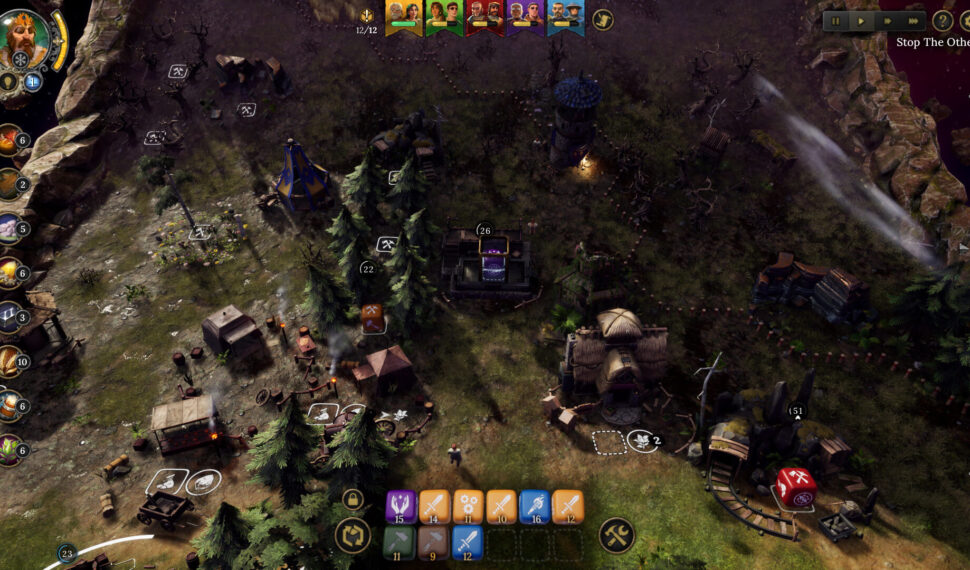Choose the green hammer die showing 11

click(x=401, y=542)
